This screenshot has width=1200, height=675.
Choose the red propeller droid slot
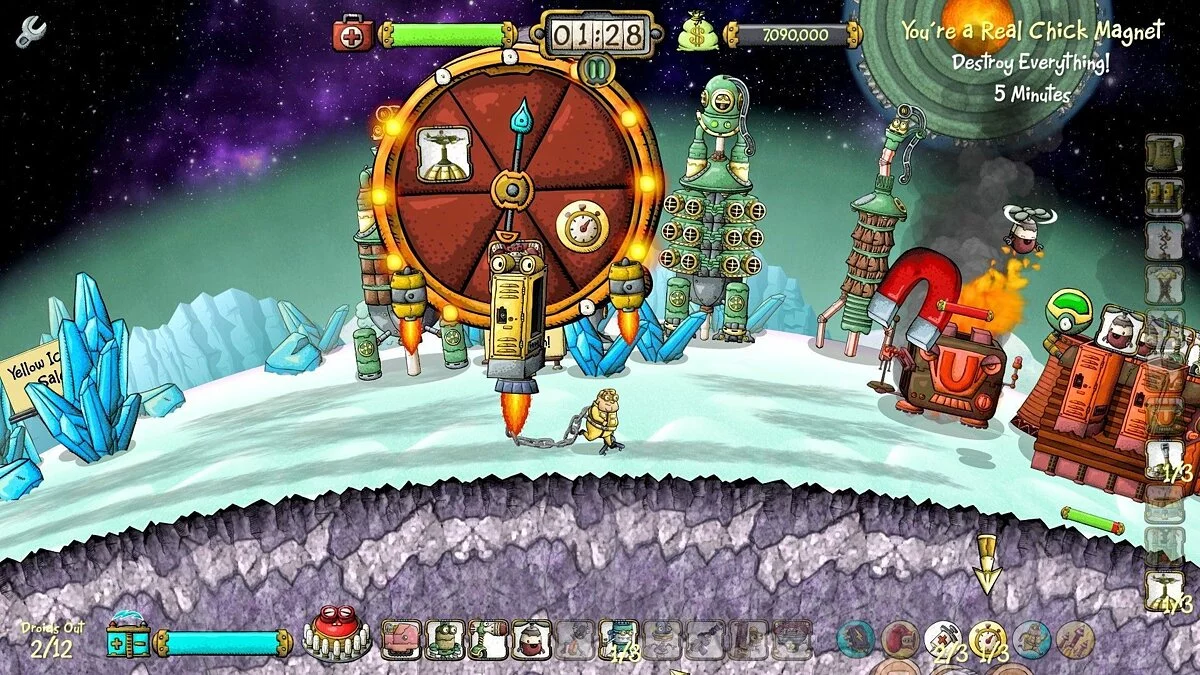coord(531,639)
